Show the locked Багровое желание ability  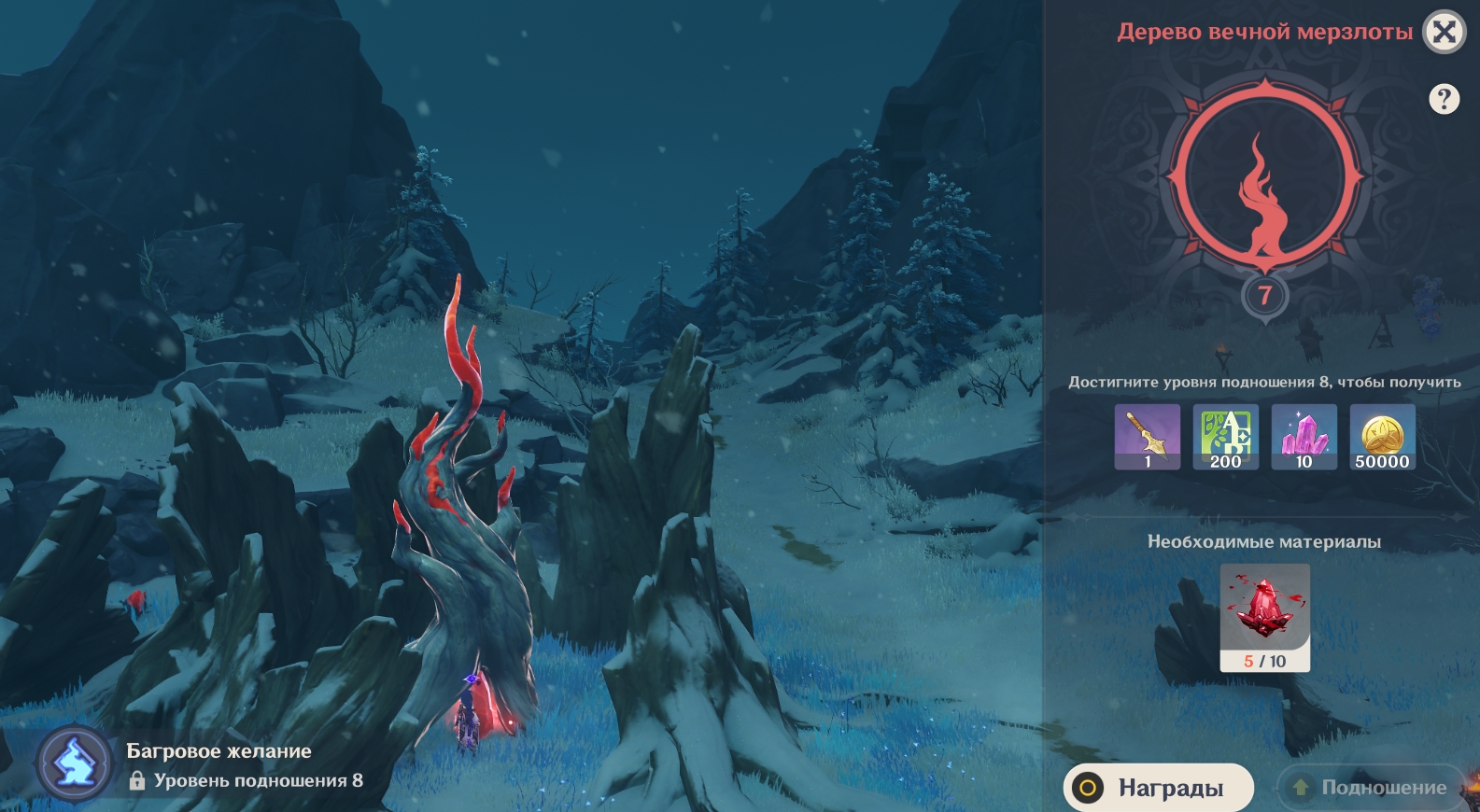(76, 765)
